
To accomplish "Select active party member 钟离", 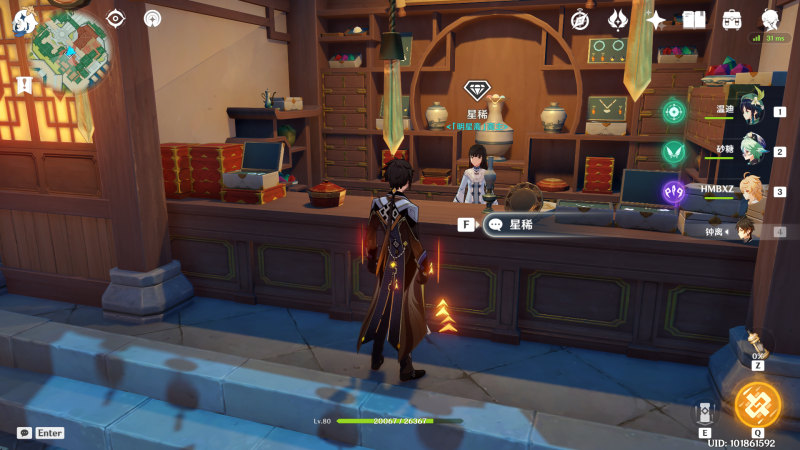I will pyautogui.click(x=741, y=231).
